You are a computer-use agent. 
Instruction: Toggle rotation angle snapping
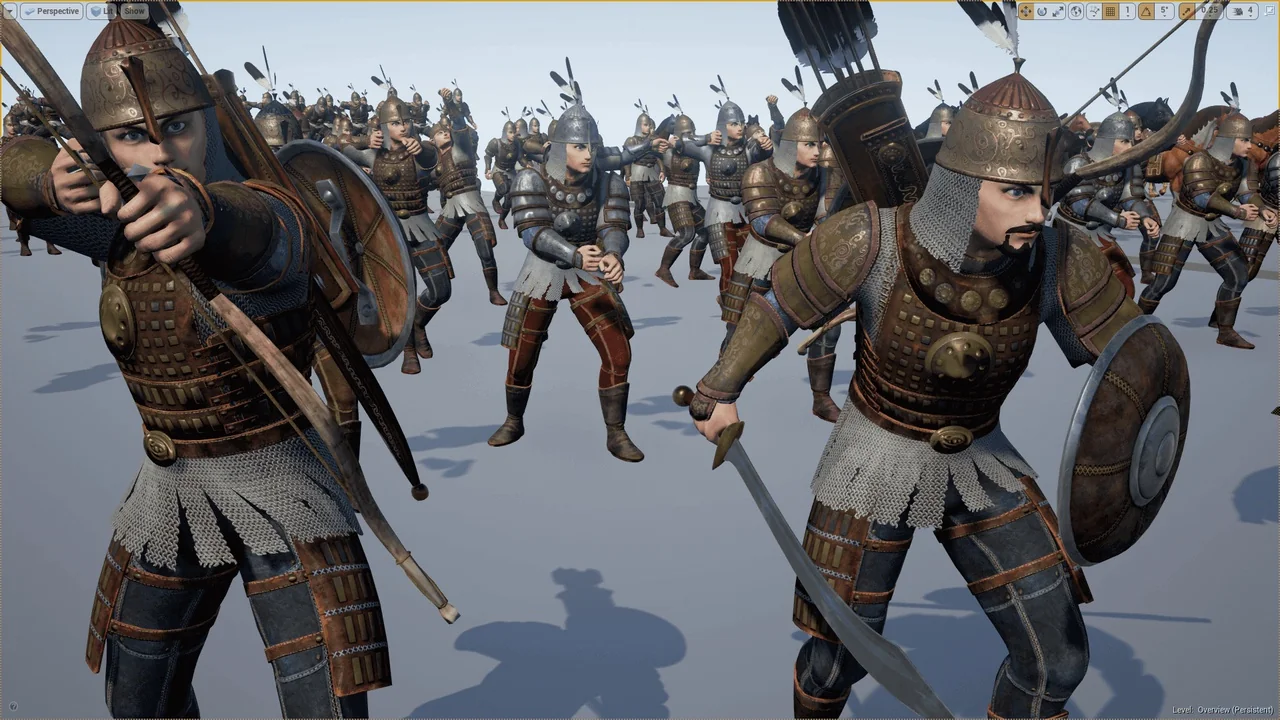tap(1146, 11)
